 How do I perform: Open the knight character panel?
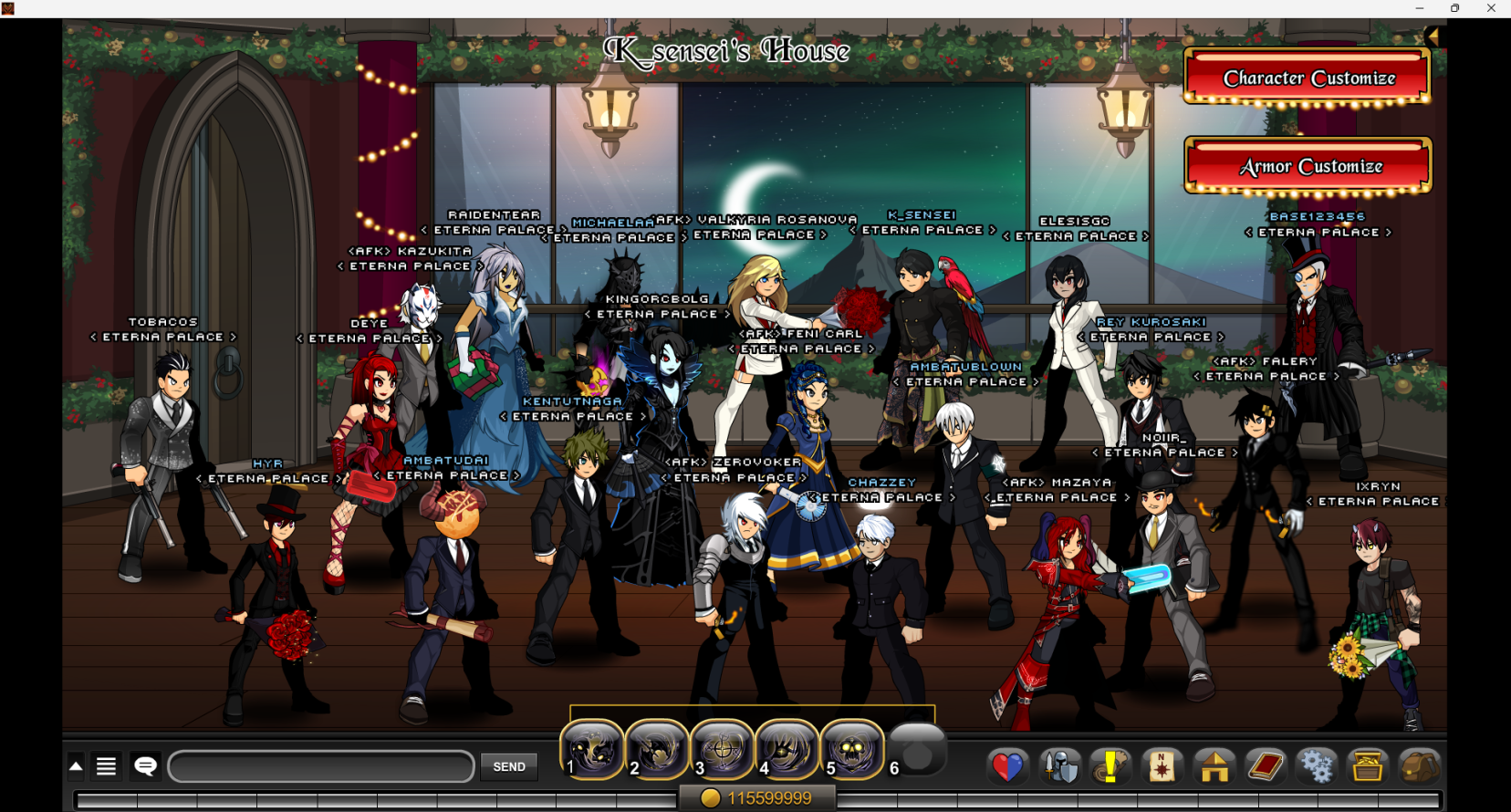click(1059, 766)
